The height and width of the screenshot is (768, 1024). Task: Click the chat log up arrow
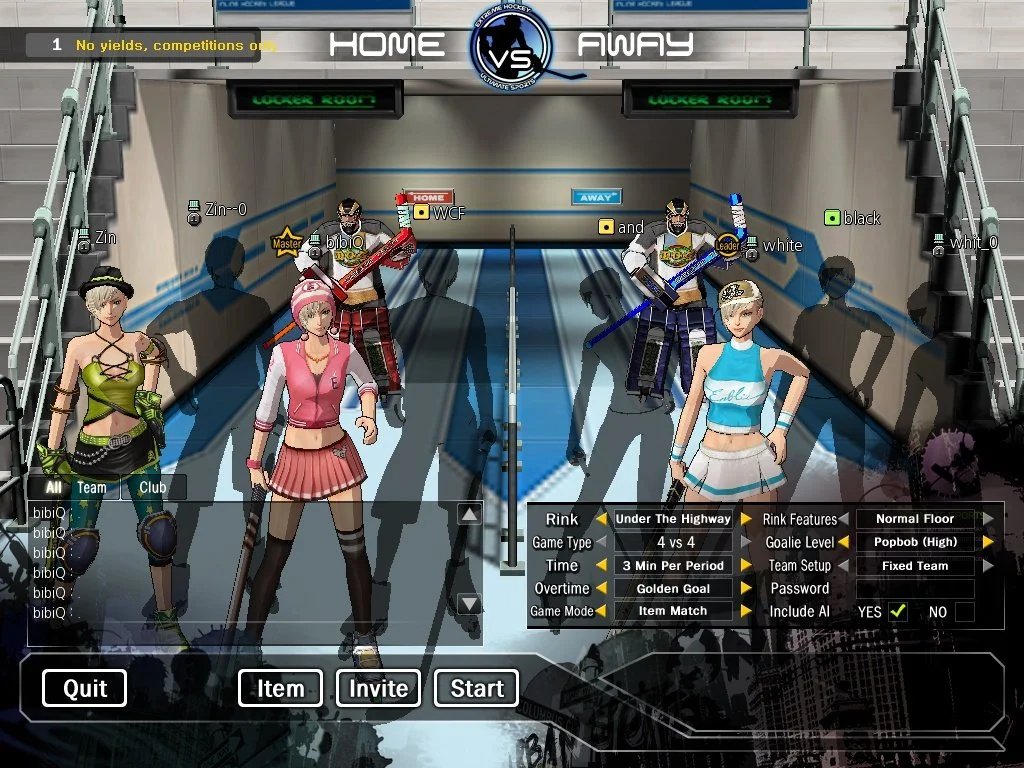(x=469, y=514)
